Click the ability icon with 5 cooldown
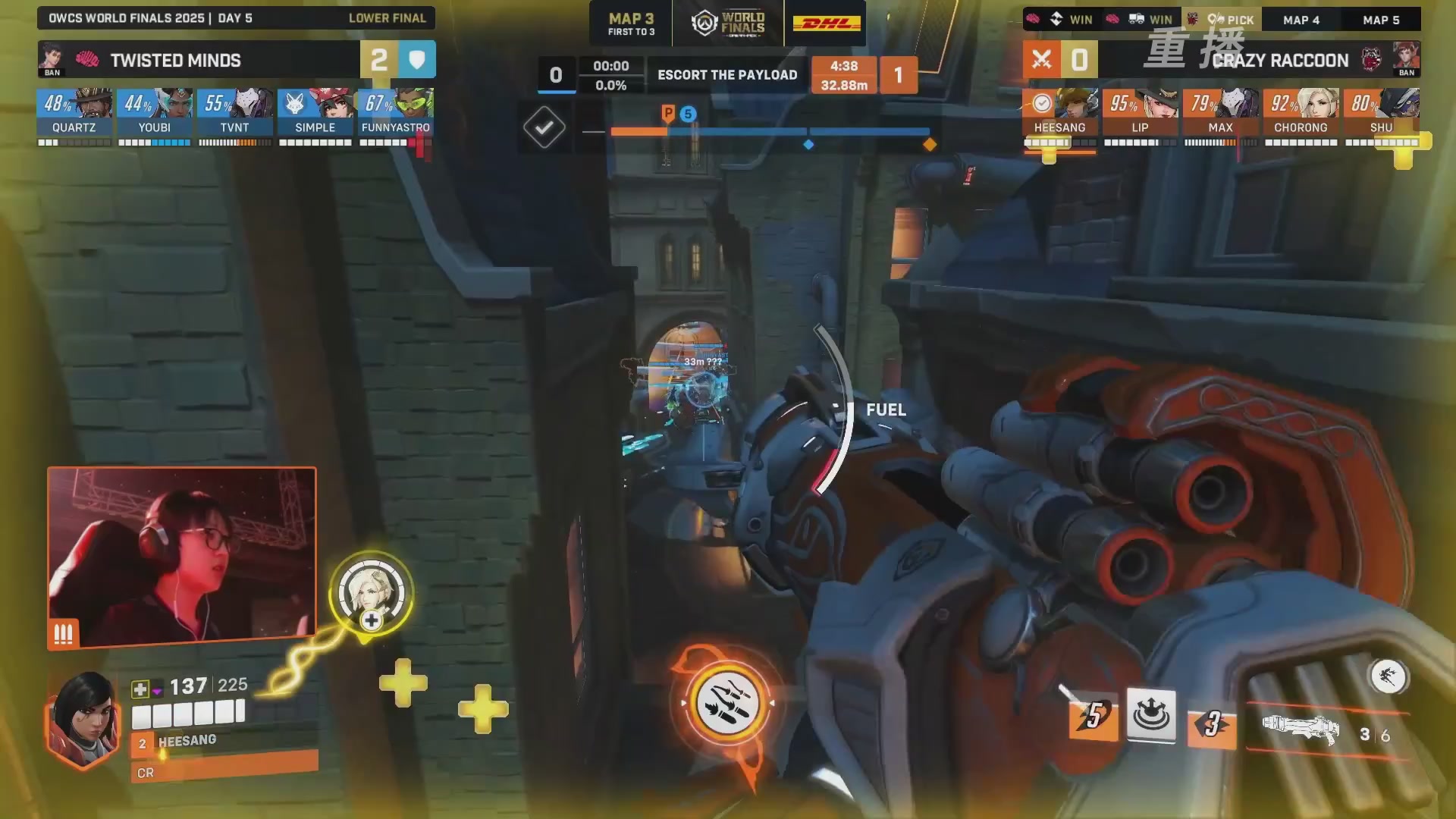The width and height of the screenshot is (1456, 819). click(1093, 717)
